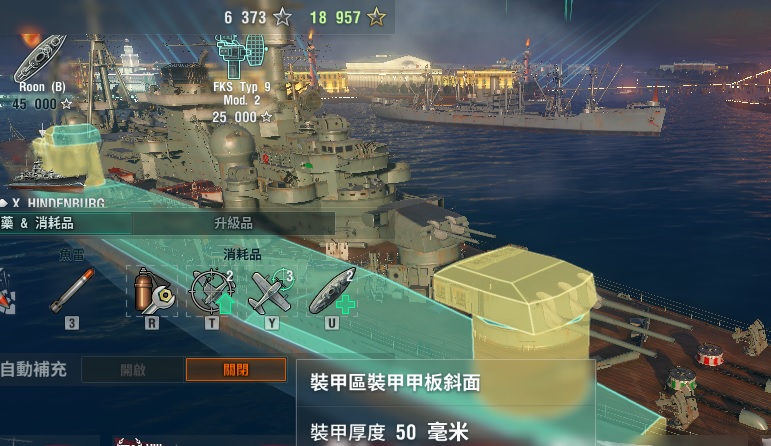771x446 pixels.
Task: Turn auto-resupply on with 開啟
Action: [x=133, y=370]
